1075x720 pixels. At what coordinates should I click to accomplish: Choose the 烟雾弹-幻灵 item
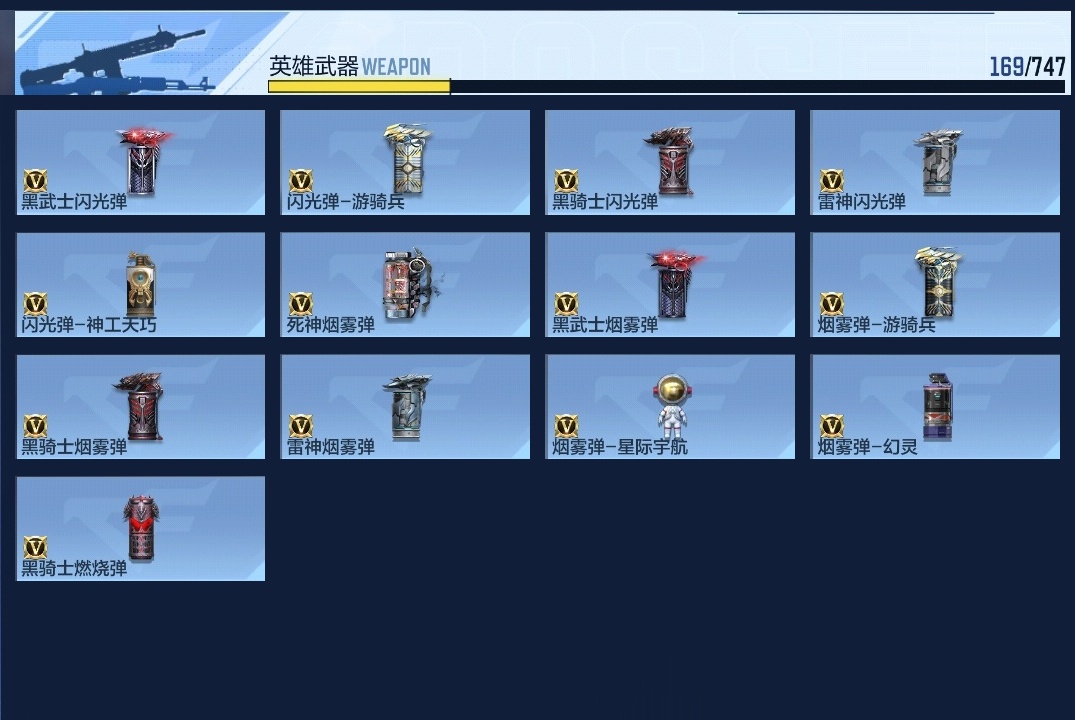tap(935, 407)
